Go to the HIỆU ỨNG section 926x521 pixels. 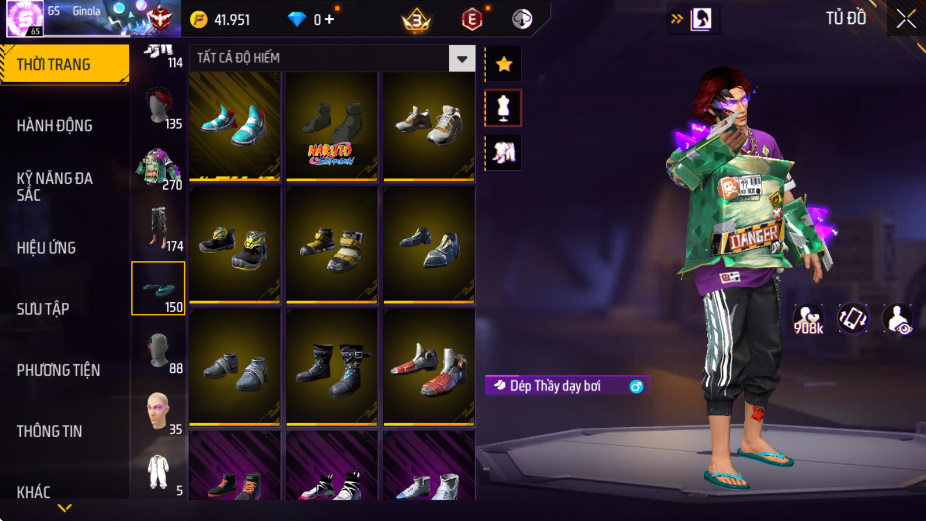pos(46,247)
